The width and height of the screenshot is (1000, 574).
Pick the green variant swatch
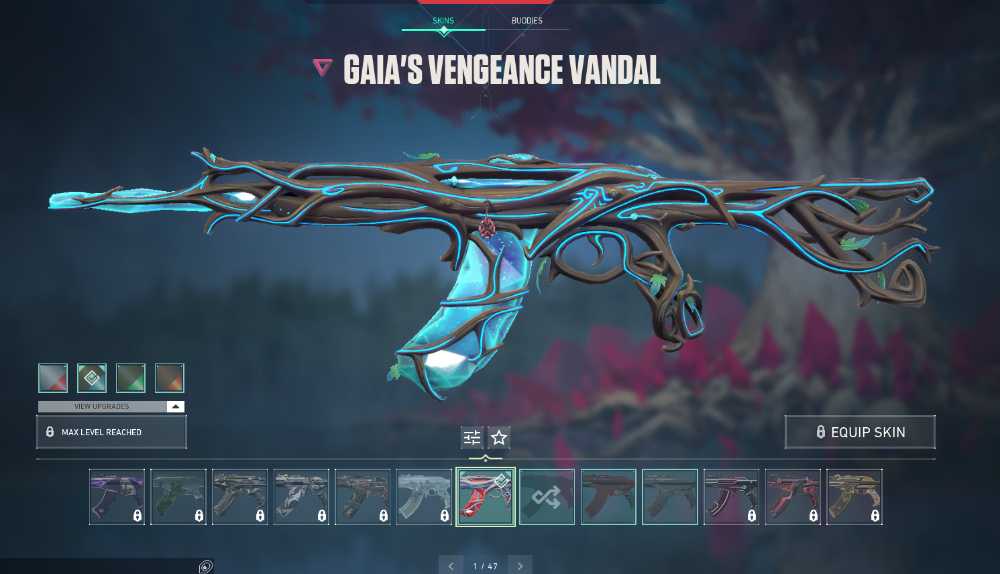[x=131, y=378]
